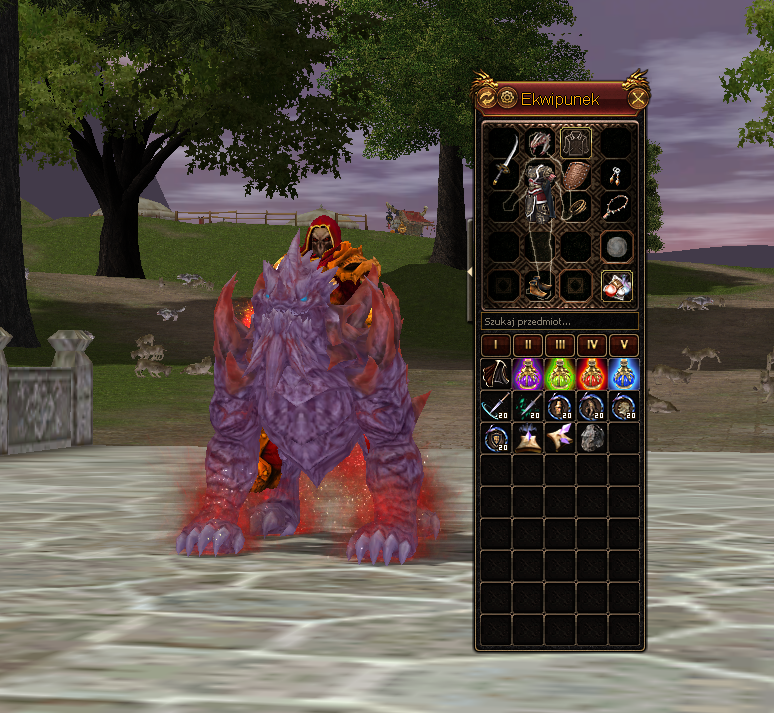Select the equipped boots slot

click(x=540, y=287)
